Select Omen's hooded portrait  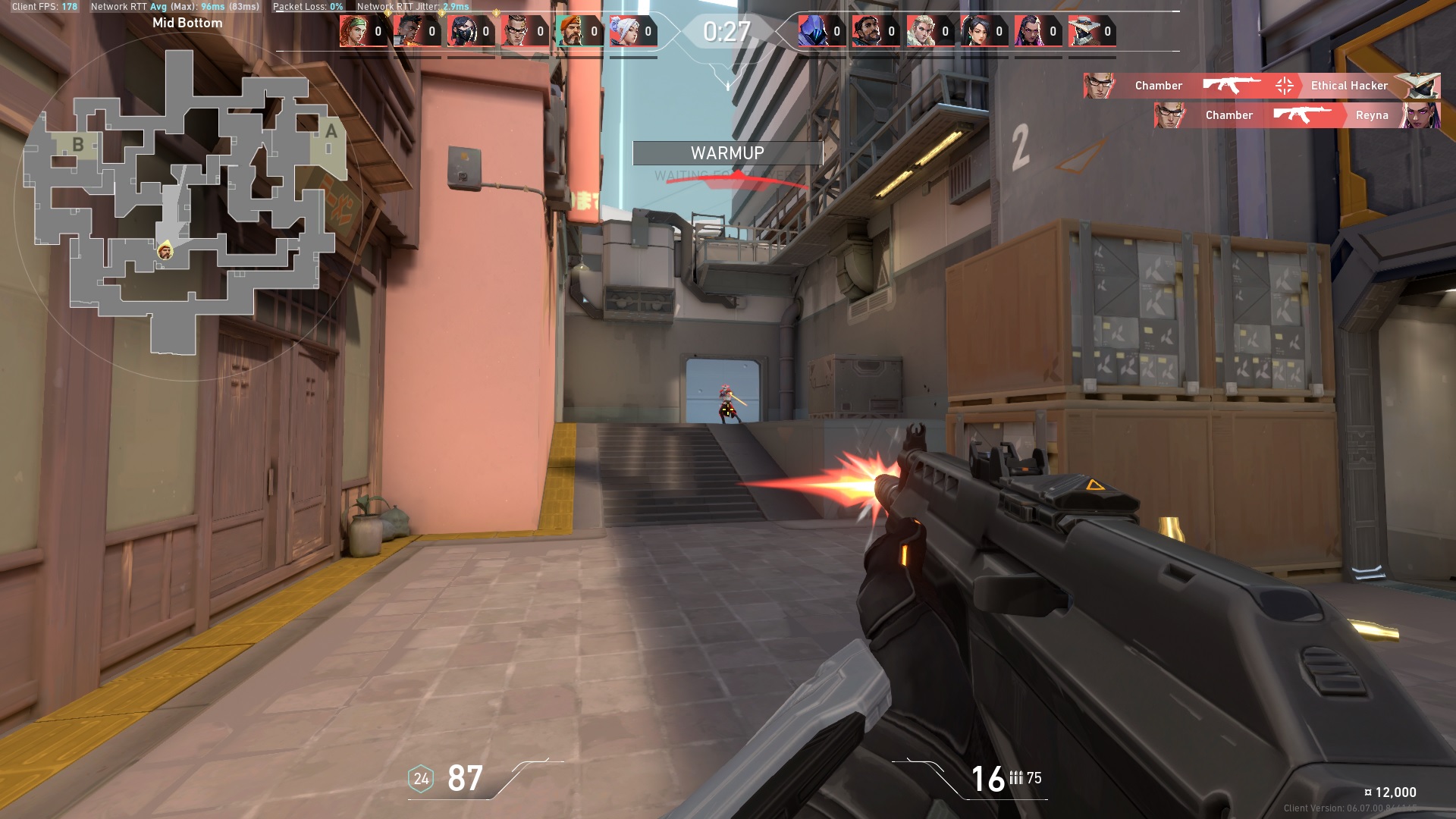[x=812, y=31]
